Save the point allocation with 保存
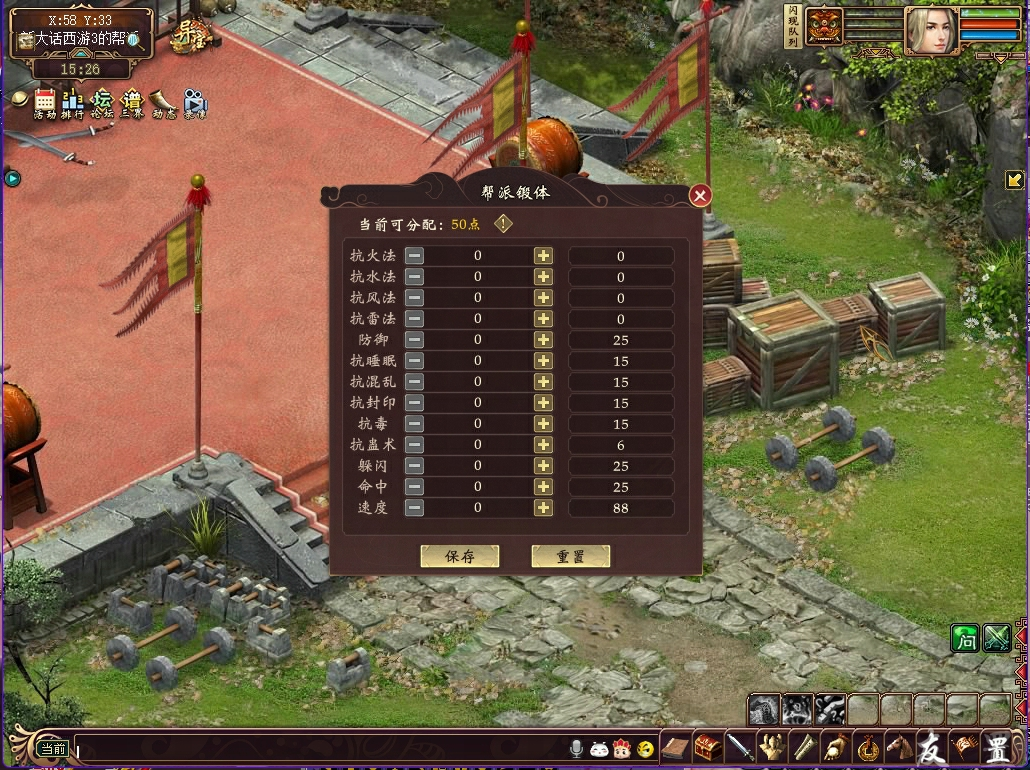Image resolution: width=1030 pixels, height=770 pixels. coord(459,556)
